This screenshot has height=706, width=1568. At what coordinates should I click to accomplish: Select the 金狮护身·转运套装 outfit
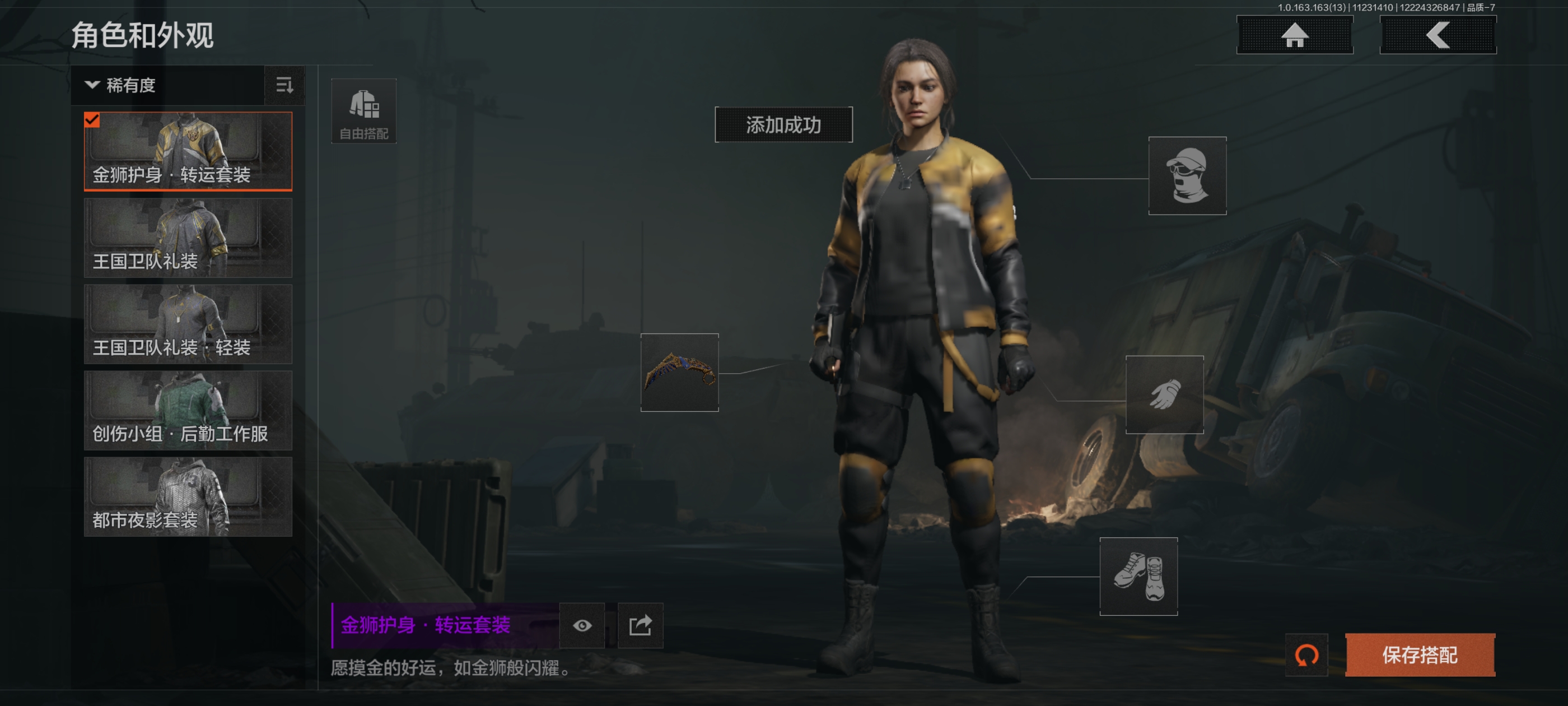click(188, 151)
